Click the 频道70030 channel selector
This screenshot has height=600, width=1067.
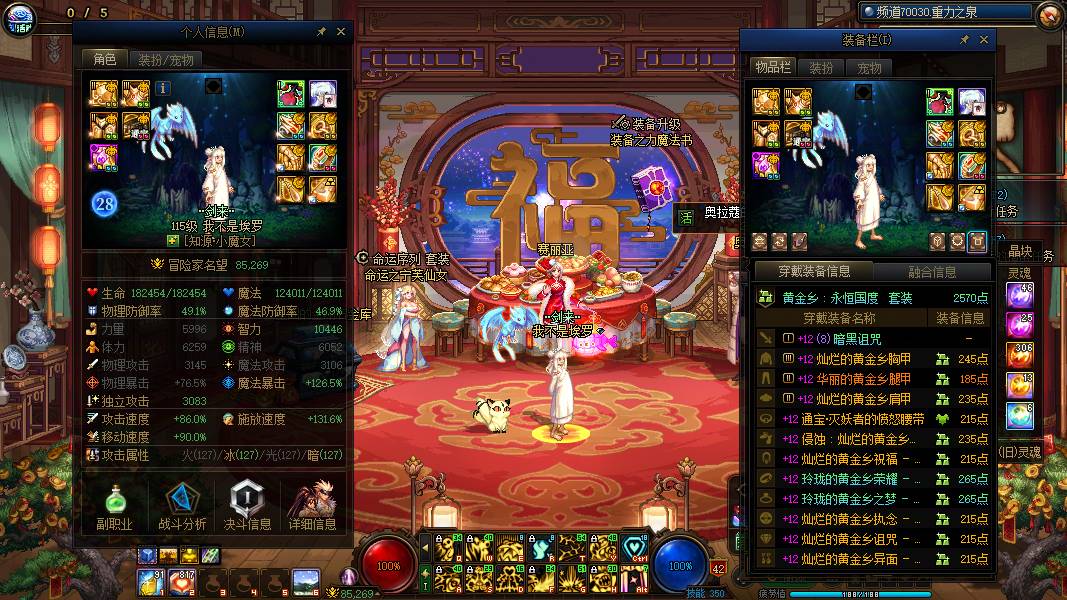coord(945,12)
